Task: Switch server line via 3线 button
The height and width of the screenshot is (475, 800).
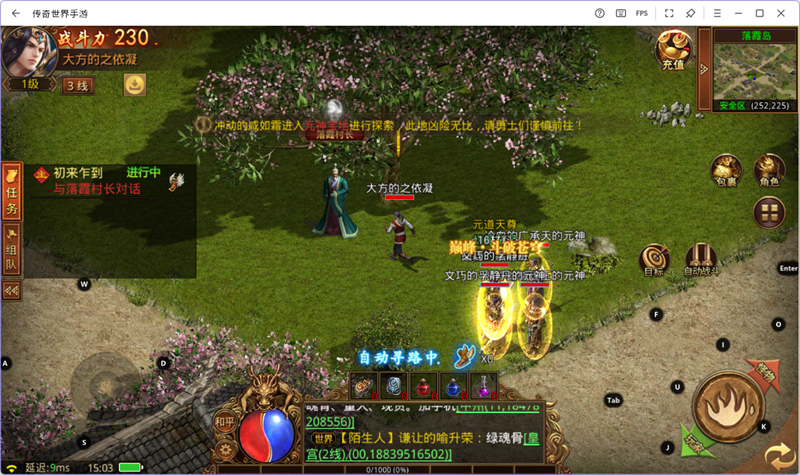Action: click(x=77, y=86)
